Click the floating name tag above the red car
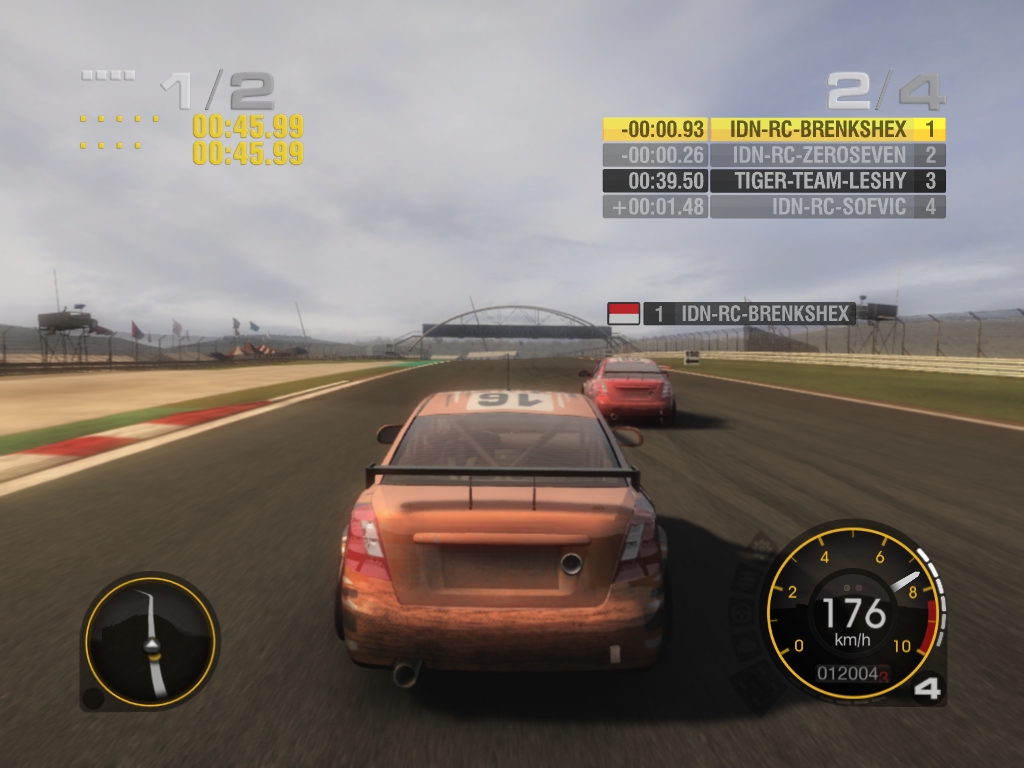Viewport: 1024px width, 768px height. [x=748, y=314]
